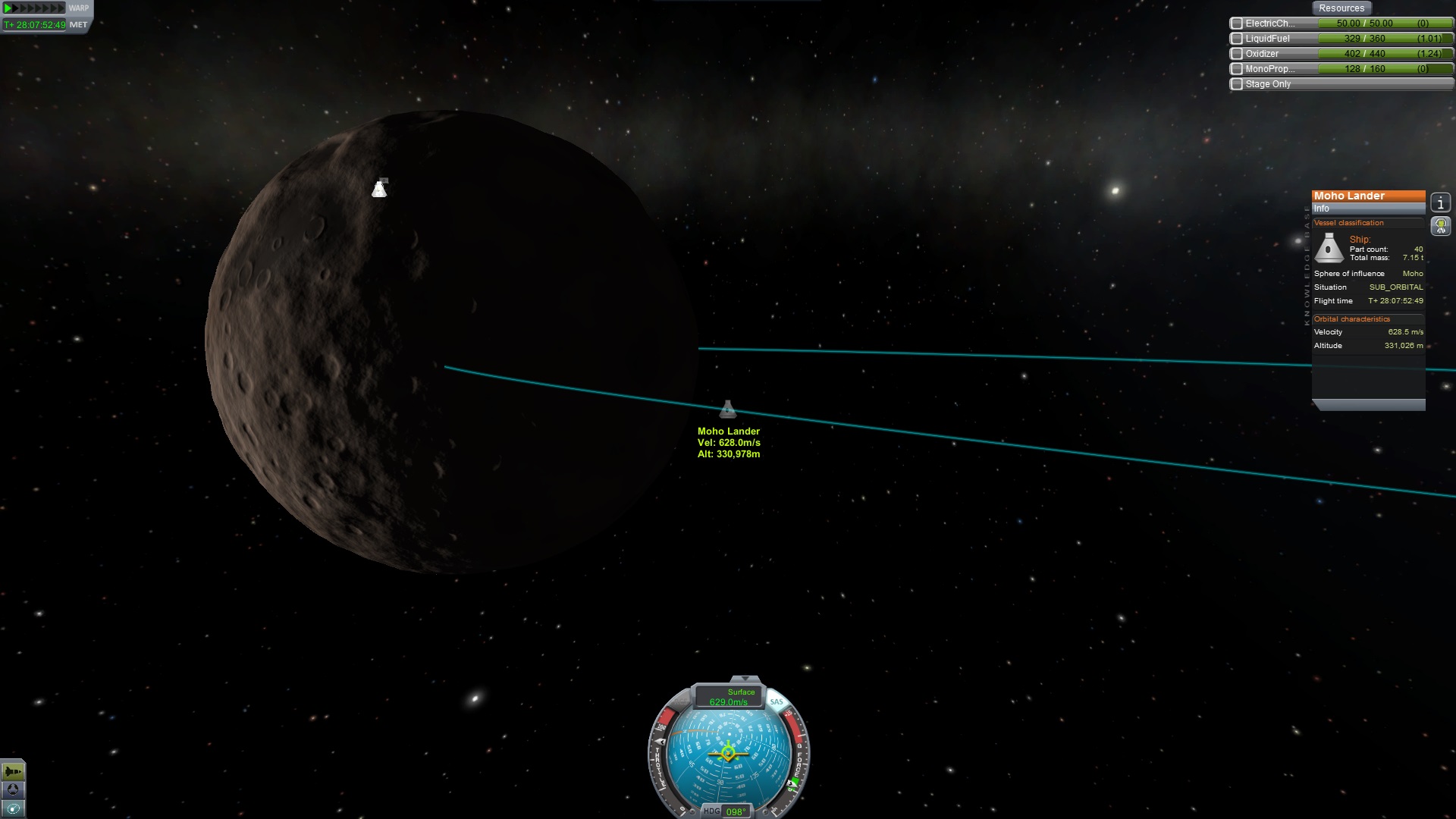The image size is (1456, 819).
Task: Switch to docking mode button
Action: tap(13, 789)
